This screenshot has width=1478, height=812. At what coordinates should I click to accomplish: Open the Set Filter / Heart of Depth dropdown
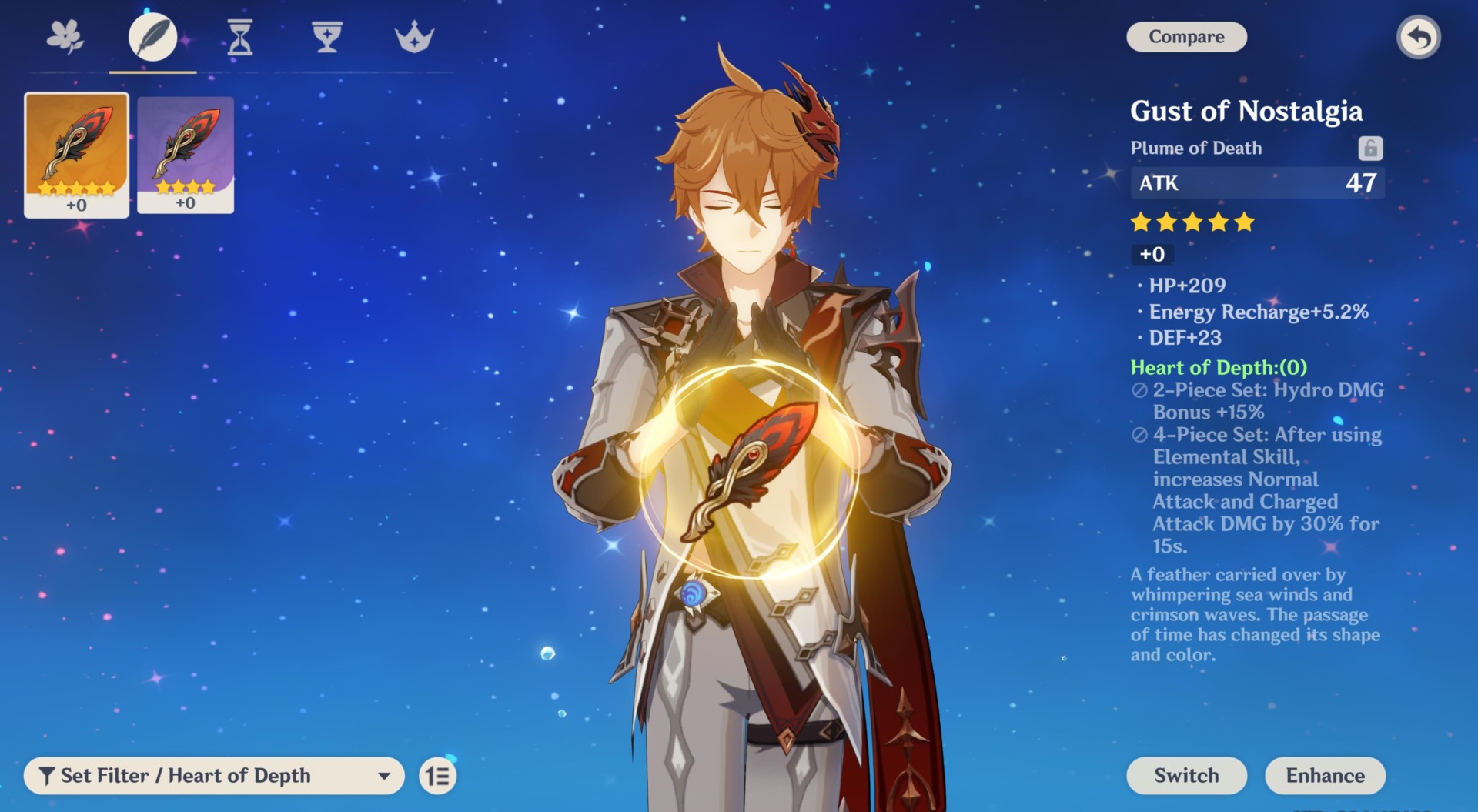[216, 776]
